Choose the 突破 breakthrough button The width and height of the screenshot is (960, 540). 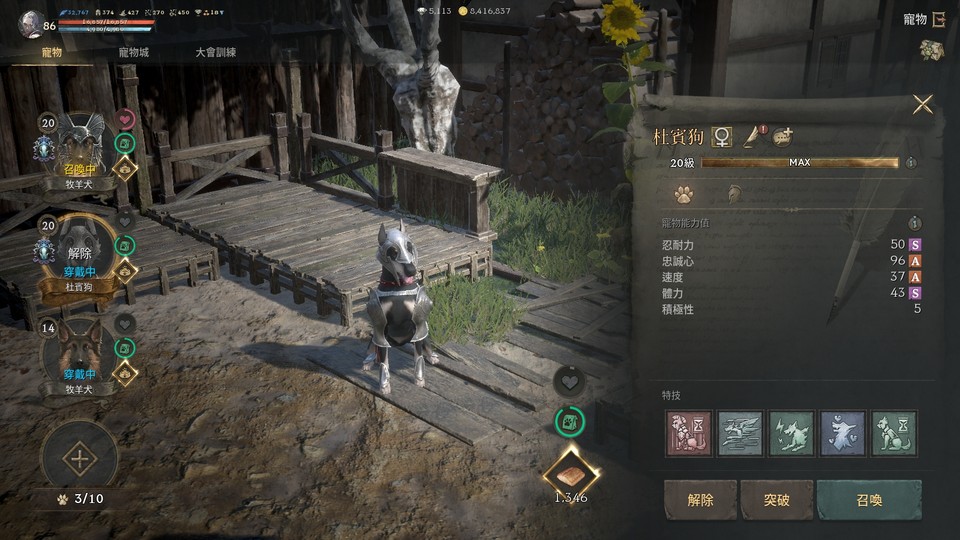(x=777, y=500)
